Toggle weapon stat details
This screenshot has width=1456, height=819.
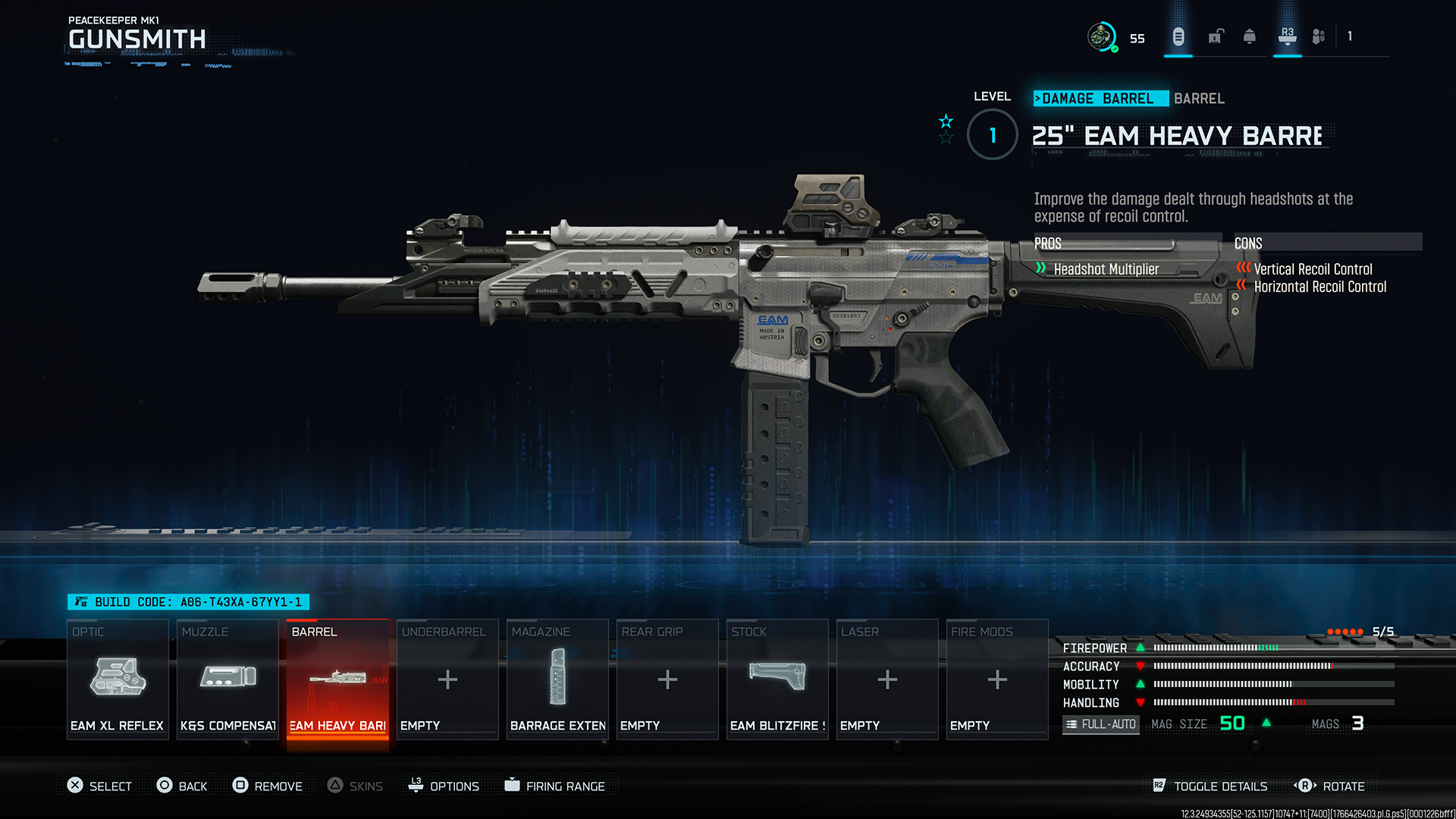point(1210,786)
